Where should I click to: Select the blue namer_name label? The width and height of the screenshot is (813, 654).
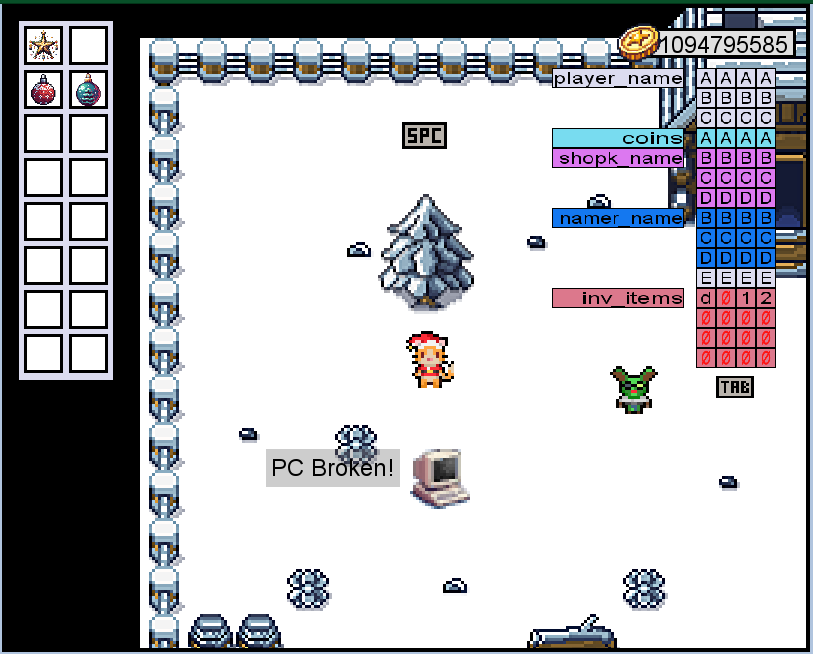[x=618, y=218]
